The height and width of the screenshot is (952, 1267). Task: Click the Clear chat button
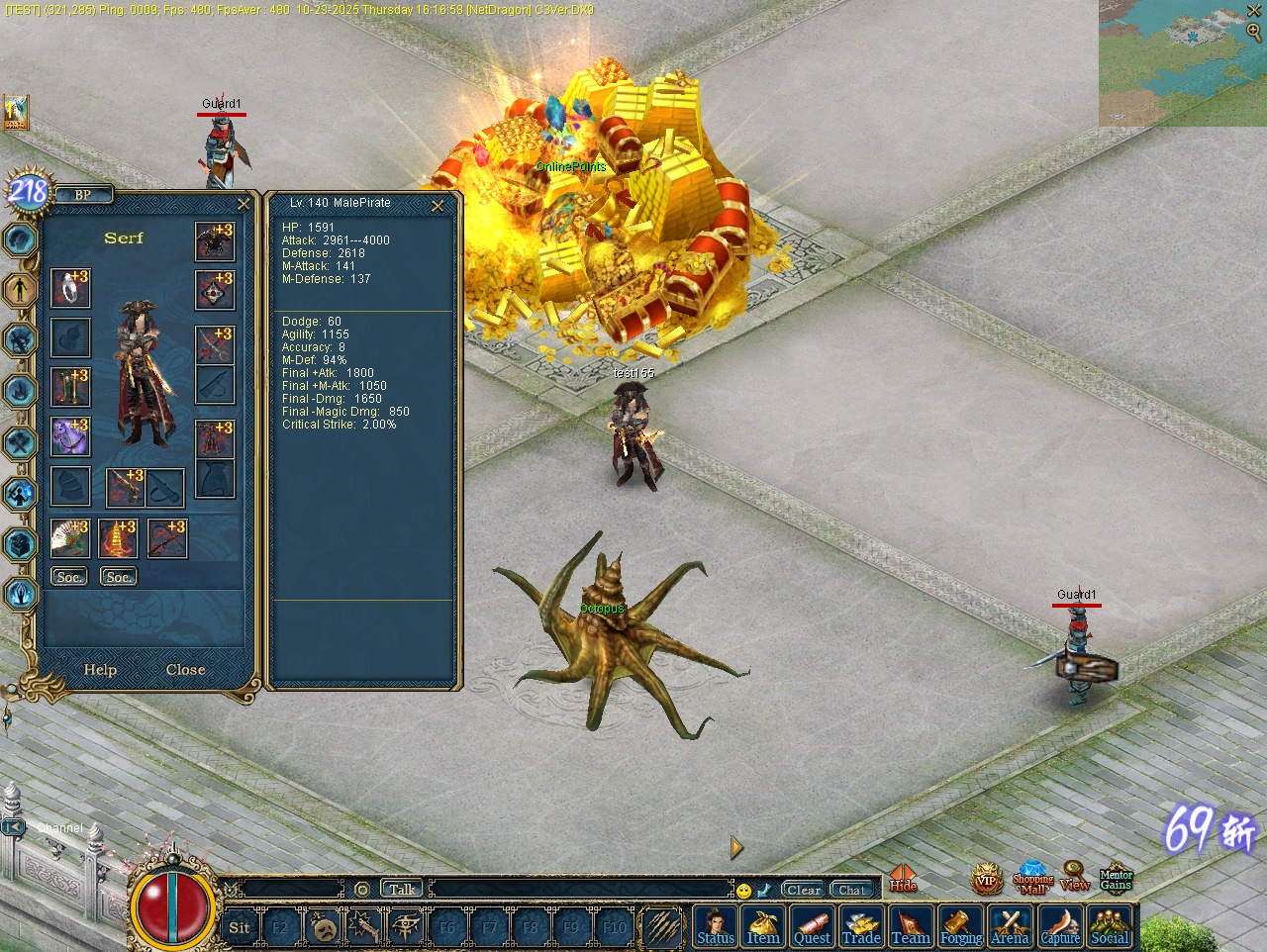pyautogui.click(x=803, y=890)
